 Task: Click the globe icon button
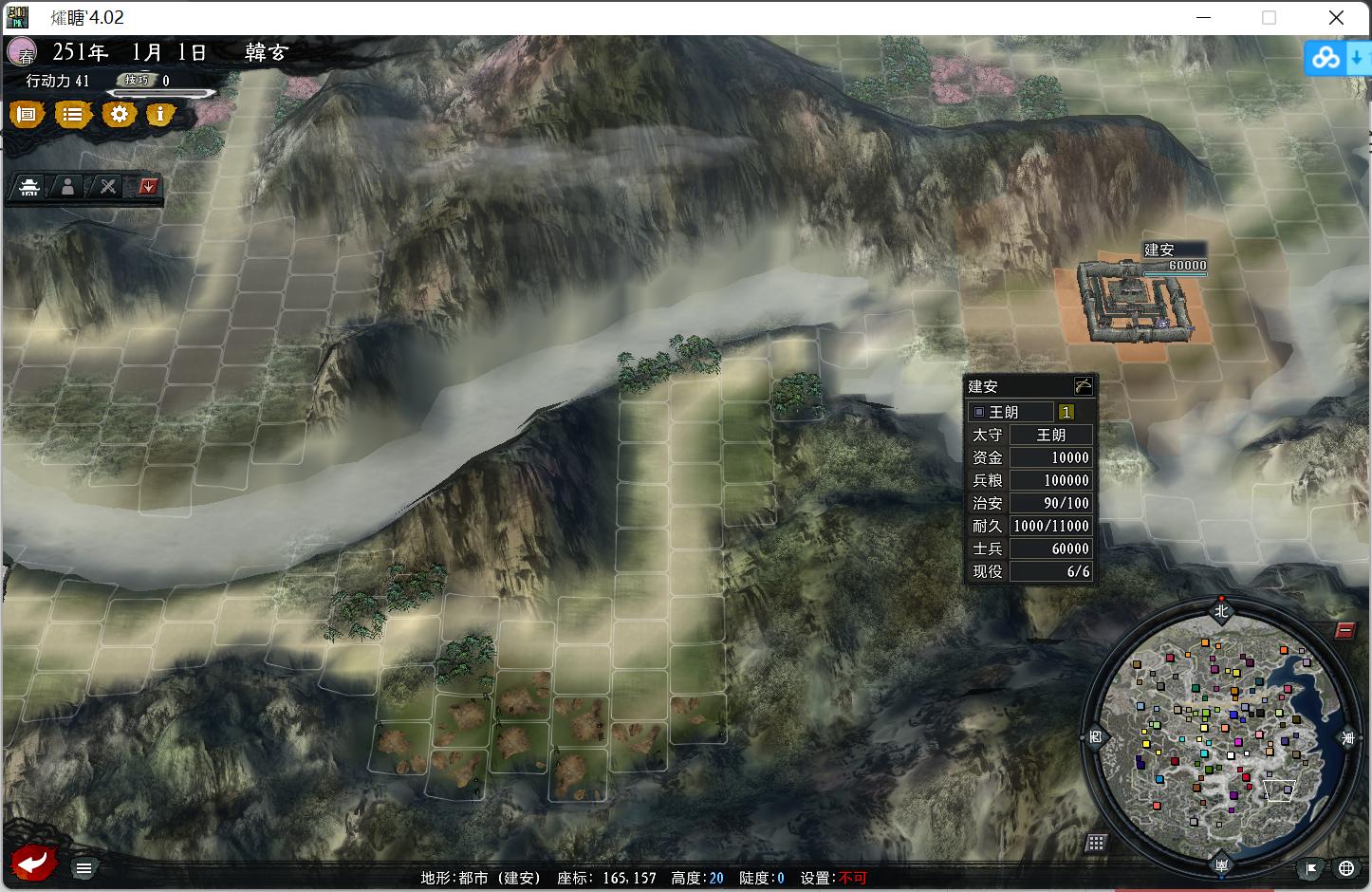(x=1345, y=867)
